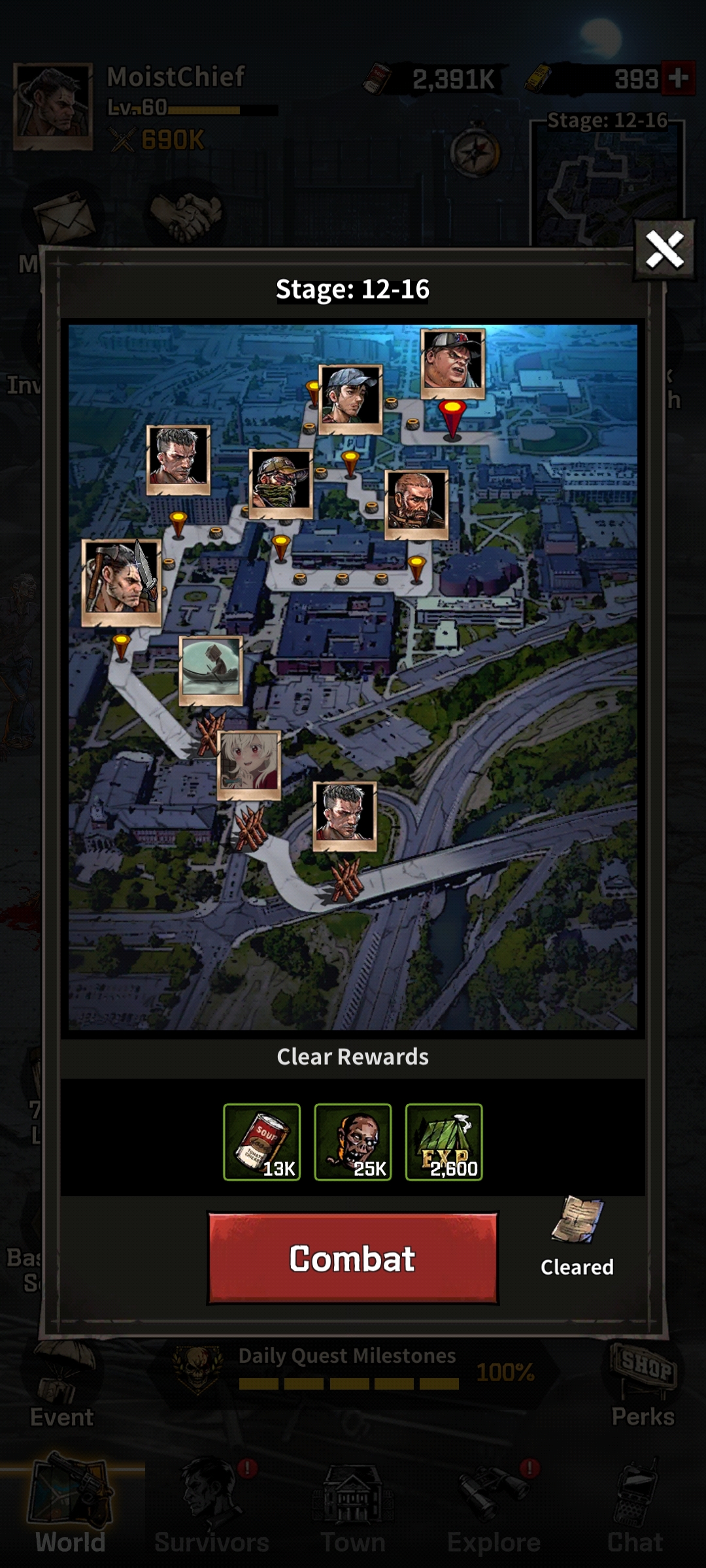Select the zombie head reward of 25K
The height and width of the screenshot is (1568, 706).
[x=353, y=1142]
